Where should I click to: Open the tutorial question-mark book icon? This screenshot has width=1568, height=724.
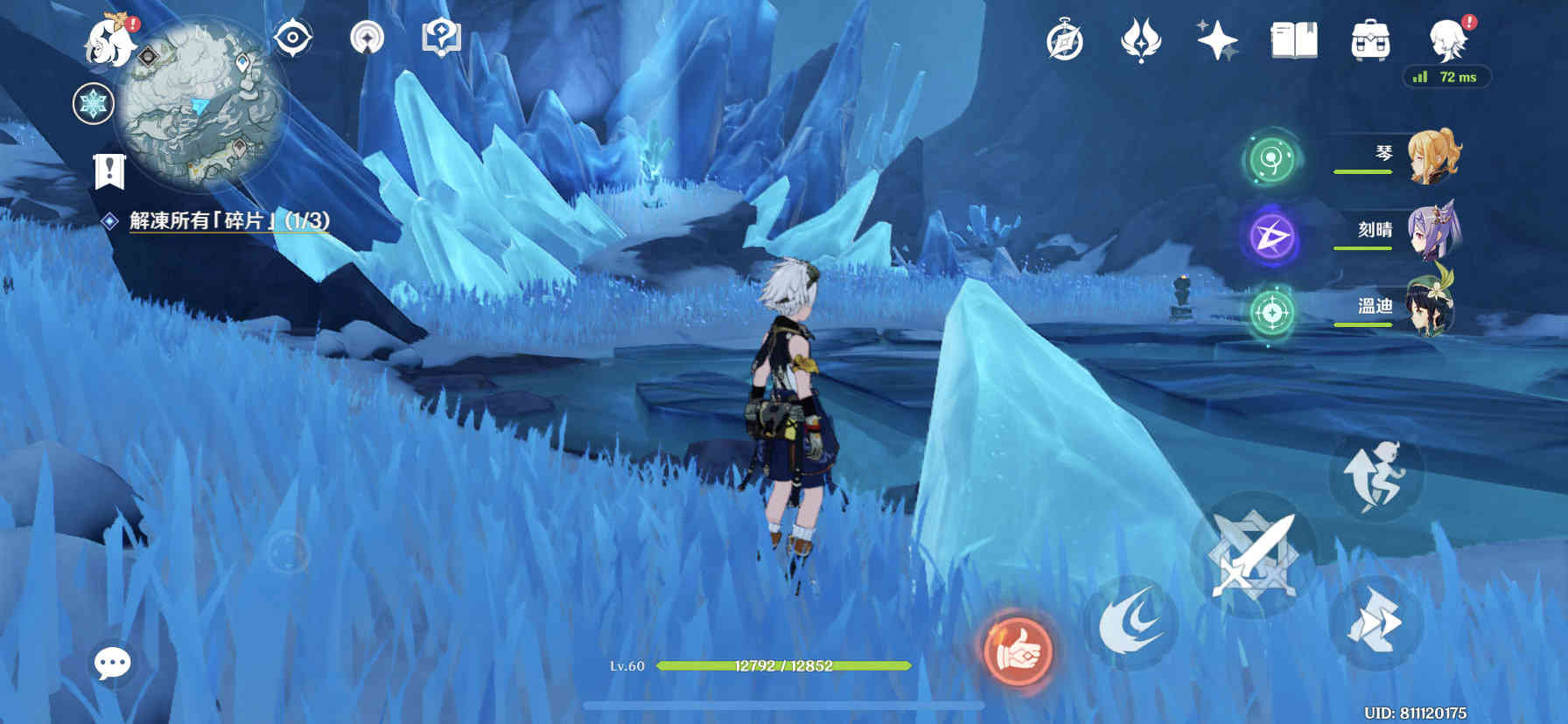(441, 38)
